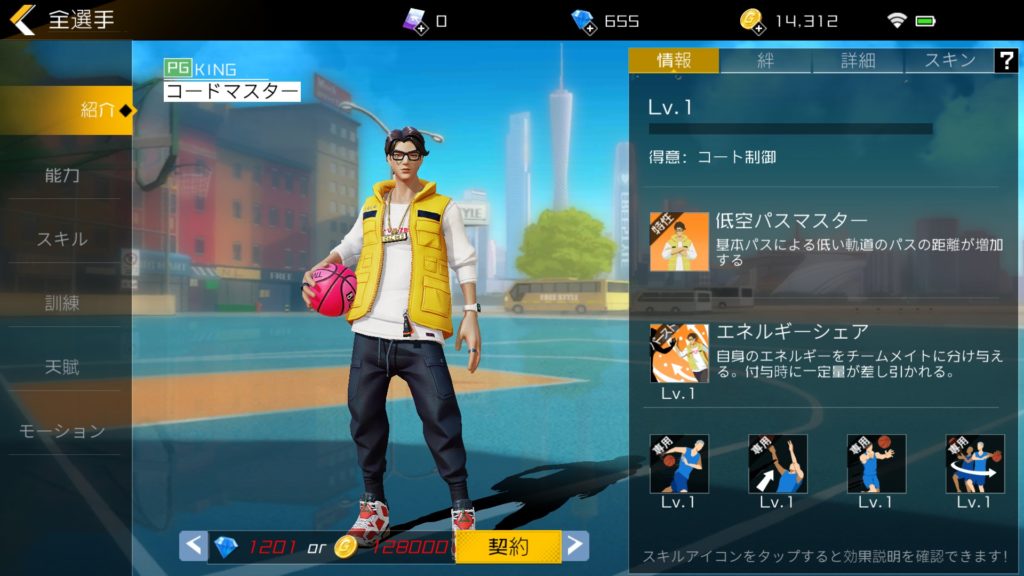Open the スキン tab

pos(949,60)
